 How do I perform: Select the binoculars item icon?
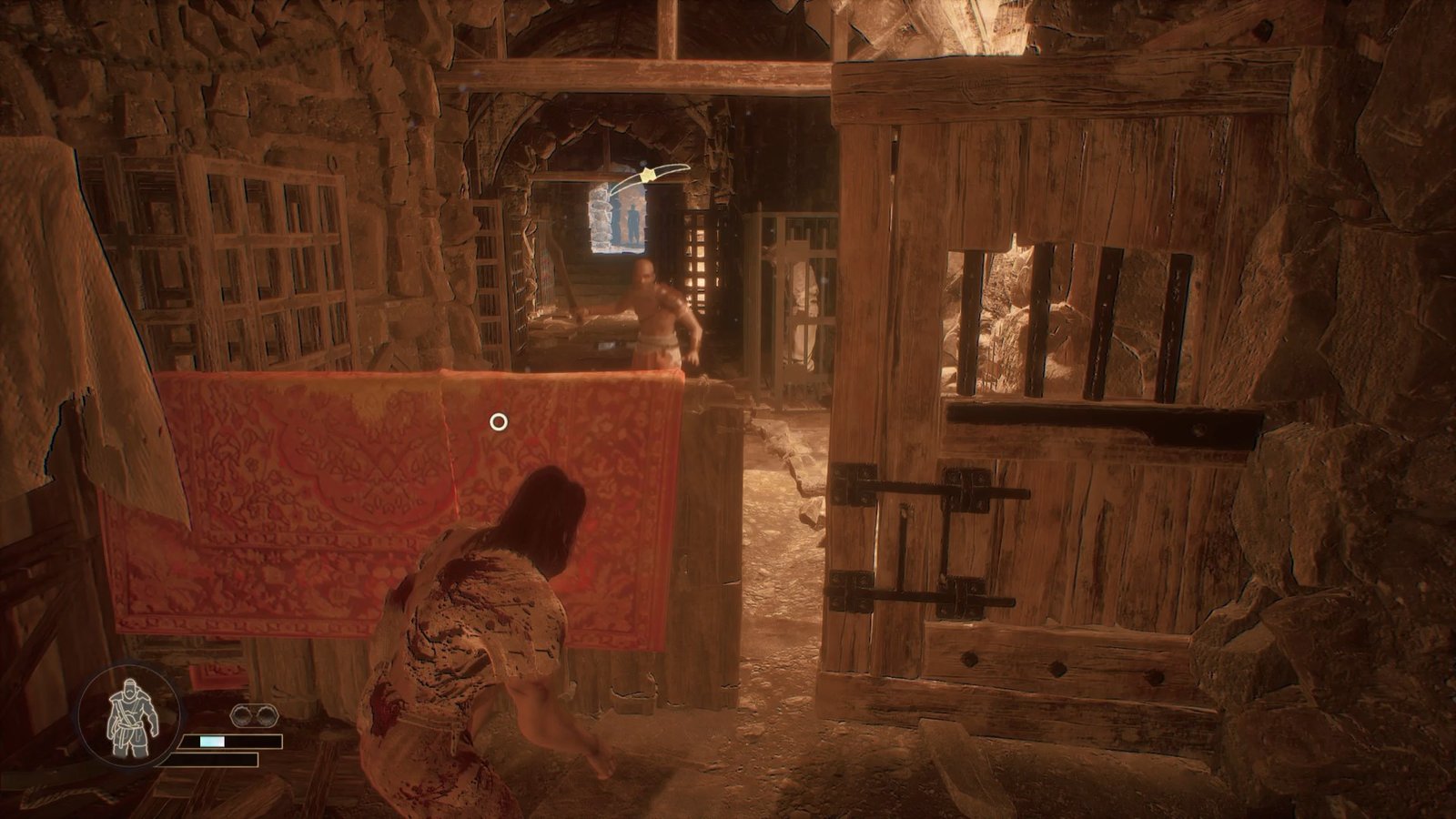click(247, 715)
